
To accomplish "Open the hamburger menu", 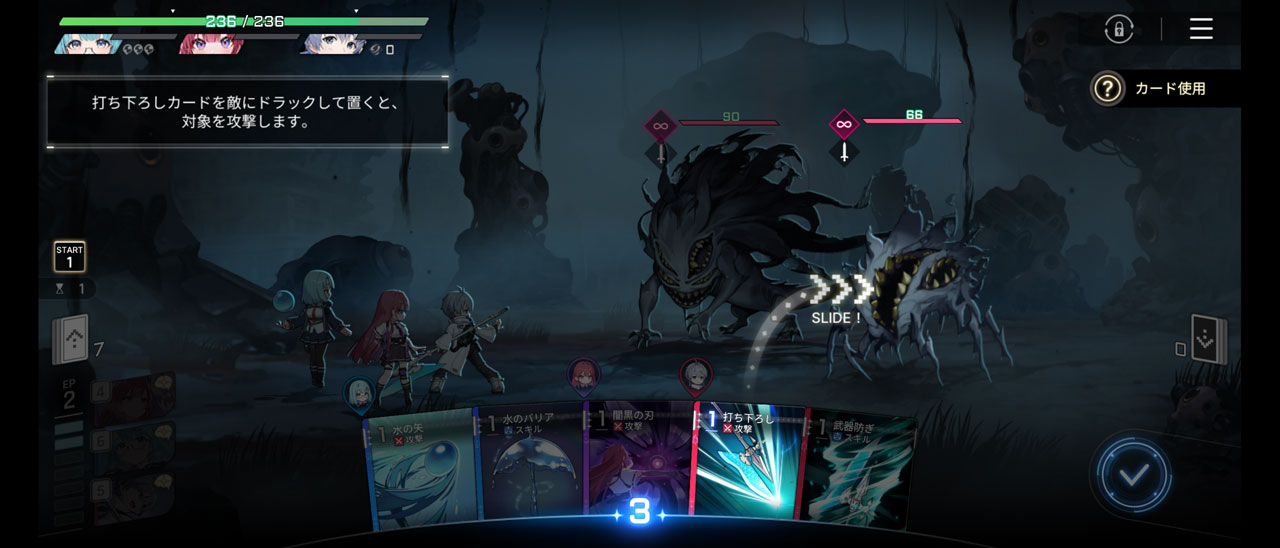I will coord(1201,29).
